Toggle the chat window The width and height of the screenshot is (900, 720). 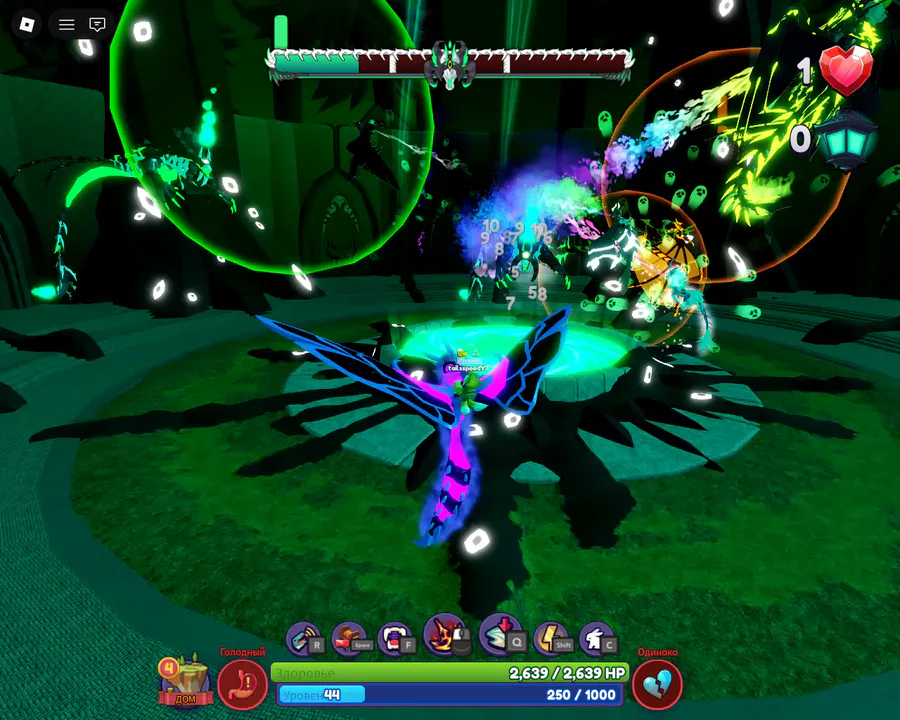[97, 24]
